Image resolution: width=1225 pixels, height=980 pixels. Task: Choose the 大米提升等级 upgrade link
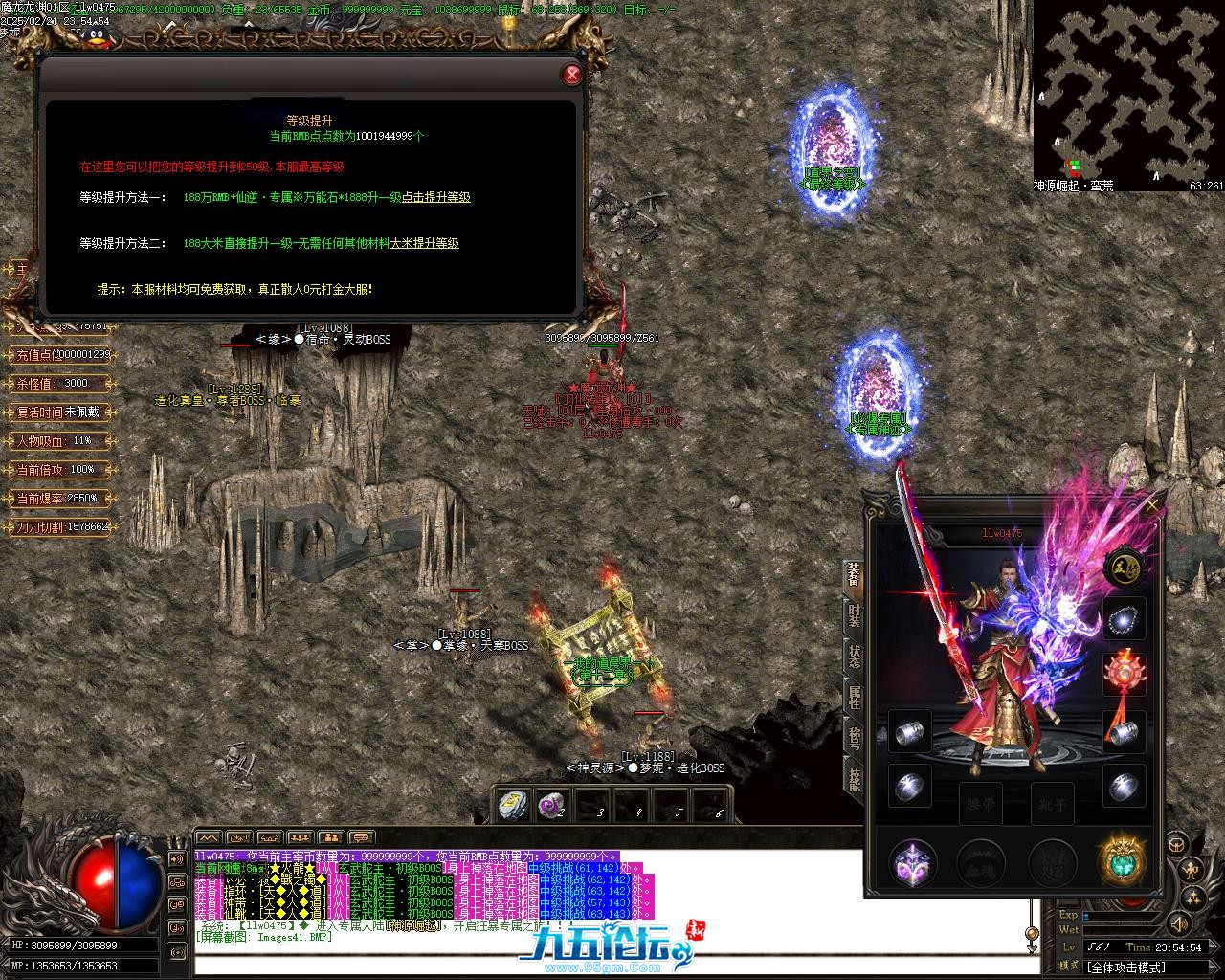tap(424, 244)
